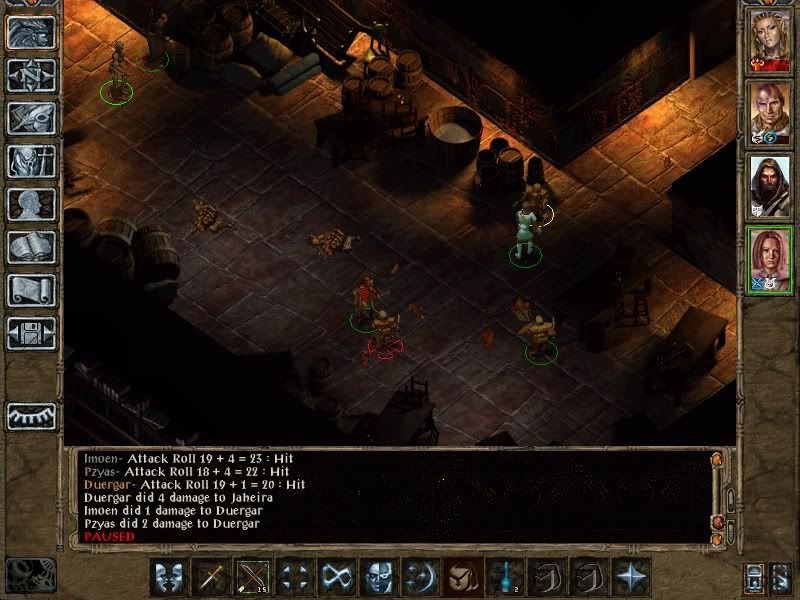800x600 pixels.
Task: Open the mage spellbook
Action: click(x=32, y=247)
